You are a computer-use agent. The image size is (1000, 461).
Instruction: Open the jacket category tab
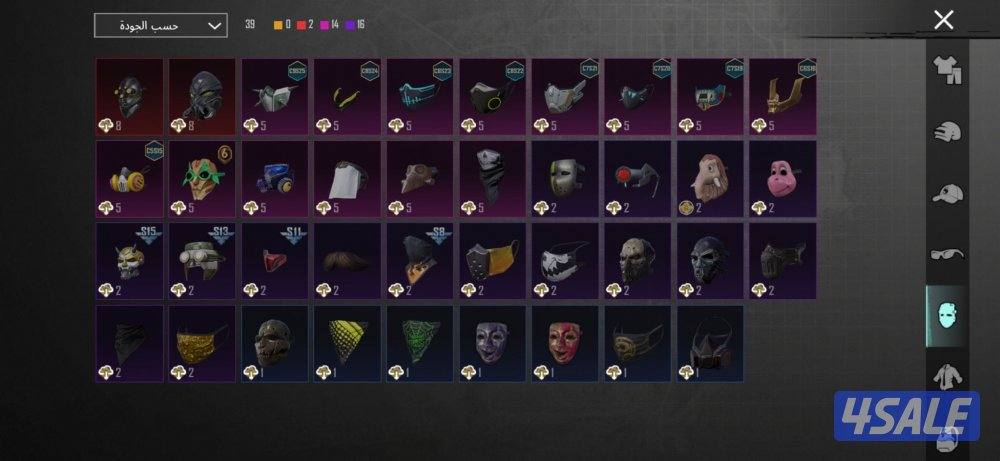pyautogui.click(x=946, y=378)
